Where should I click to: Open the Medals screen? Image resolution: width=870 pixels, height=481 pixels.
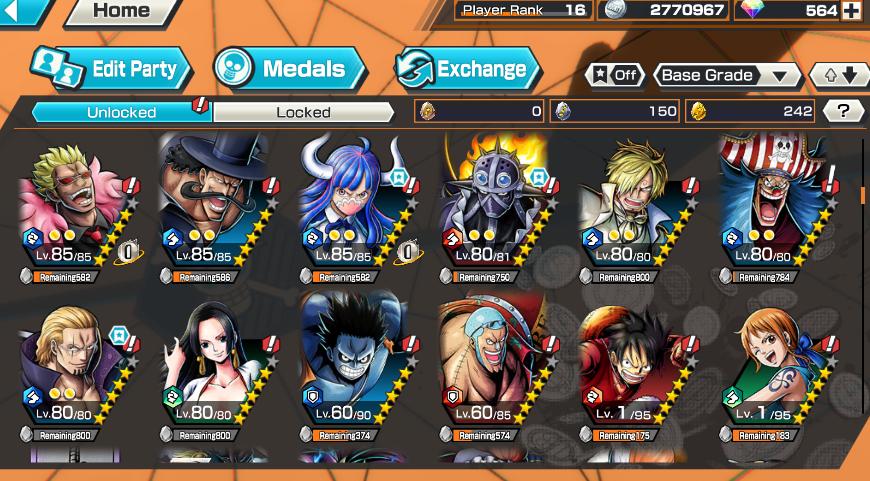(290, 69)
